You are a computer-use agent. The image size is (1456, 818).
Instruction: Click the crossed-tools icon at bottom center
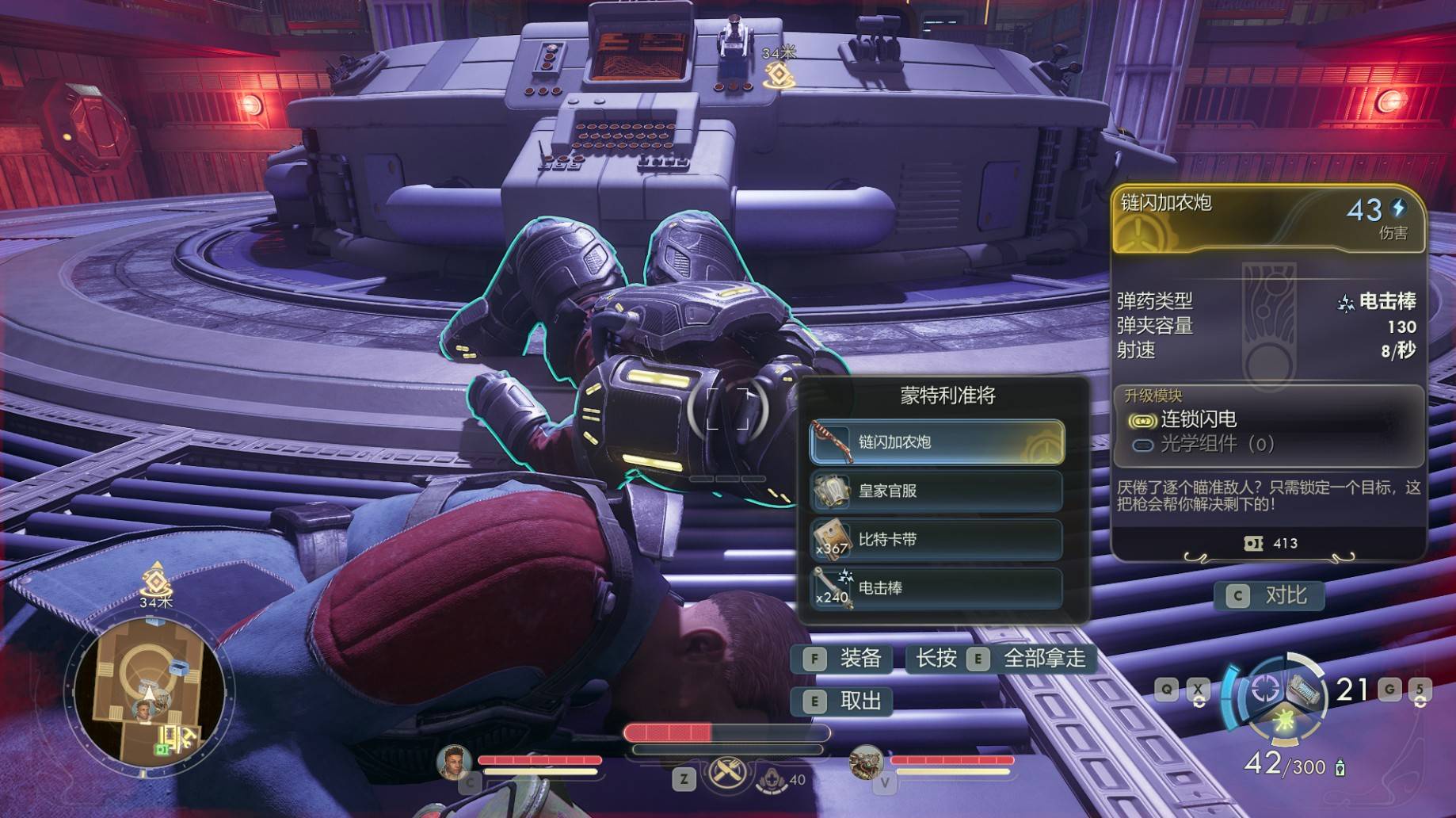(724, 773)
